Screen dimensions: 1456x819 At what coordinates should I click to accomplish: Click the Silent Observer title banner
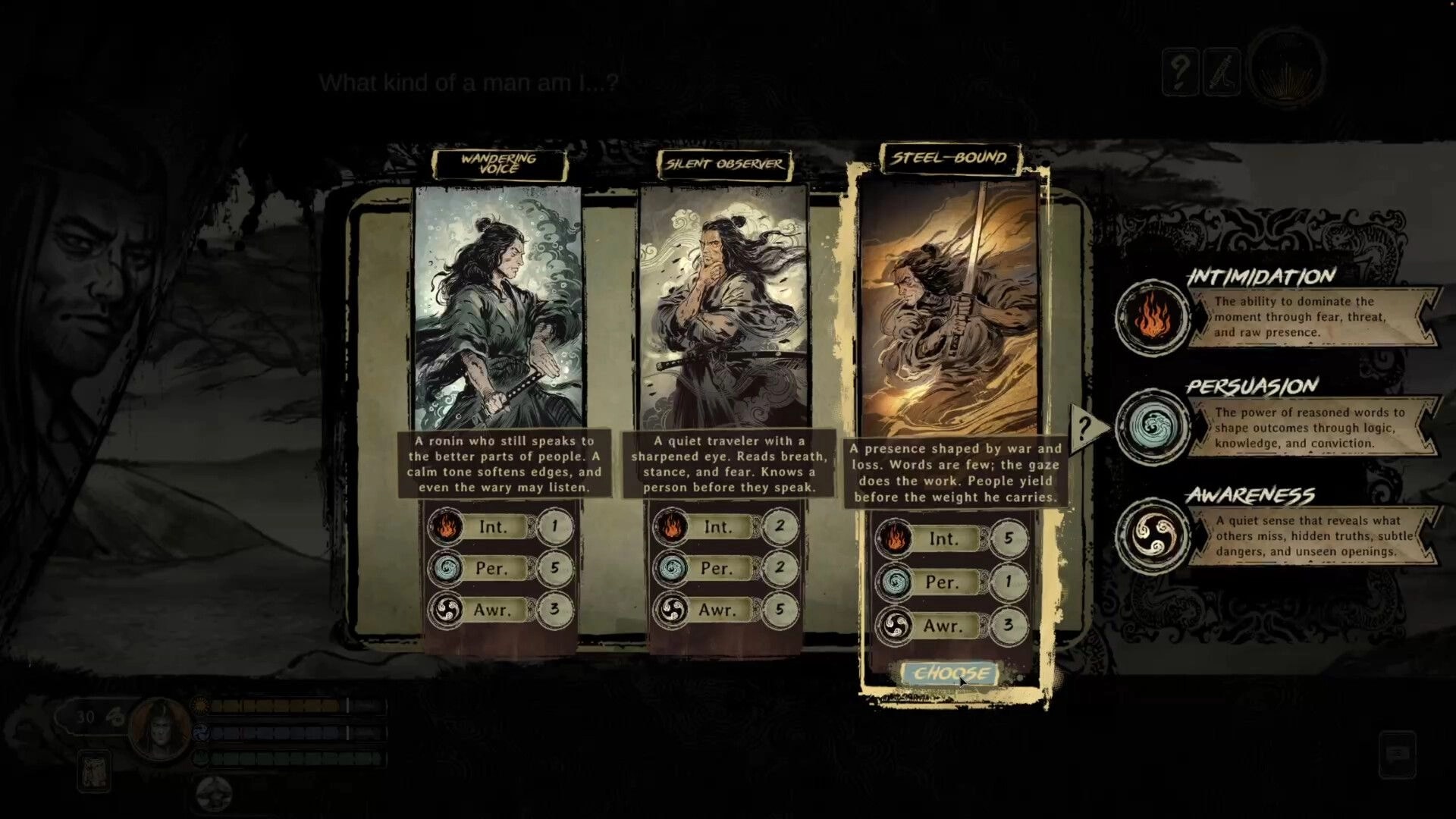[724, 163]
